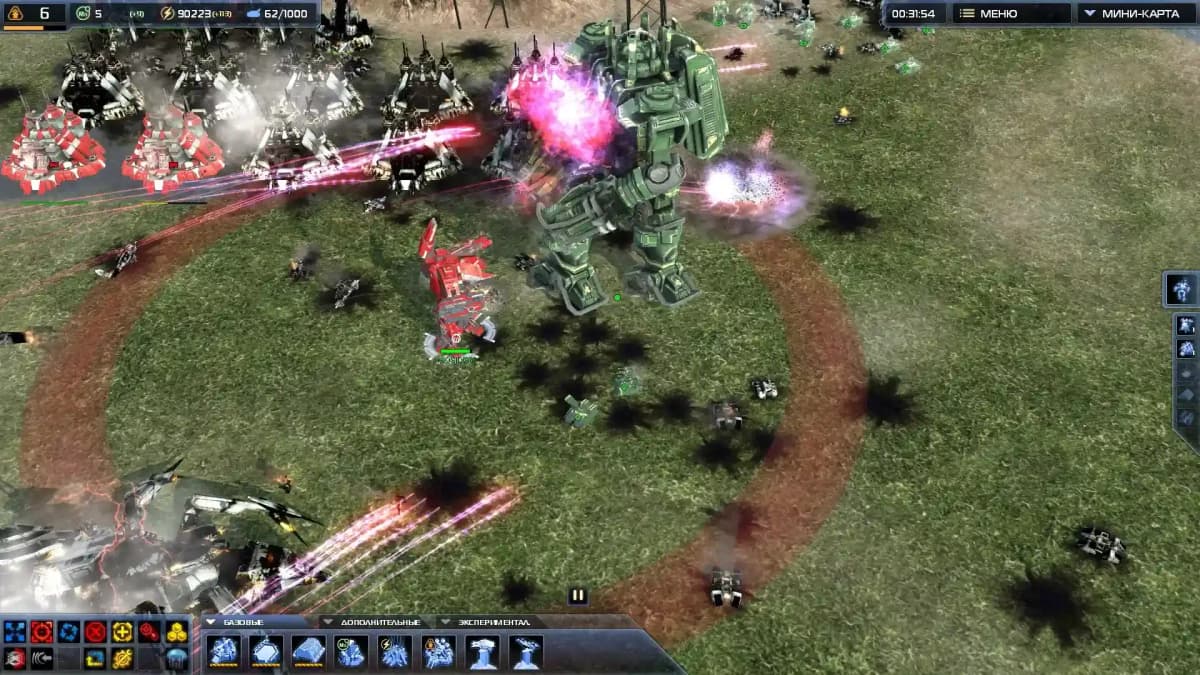Select the large commander unit portrait
The width and height of the screenshot is (1200, 675).
[x=1183, y=289]
